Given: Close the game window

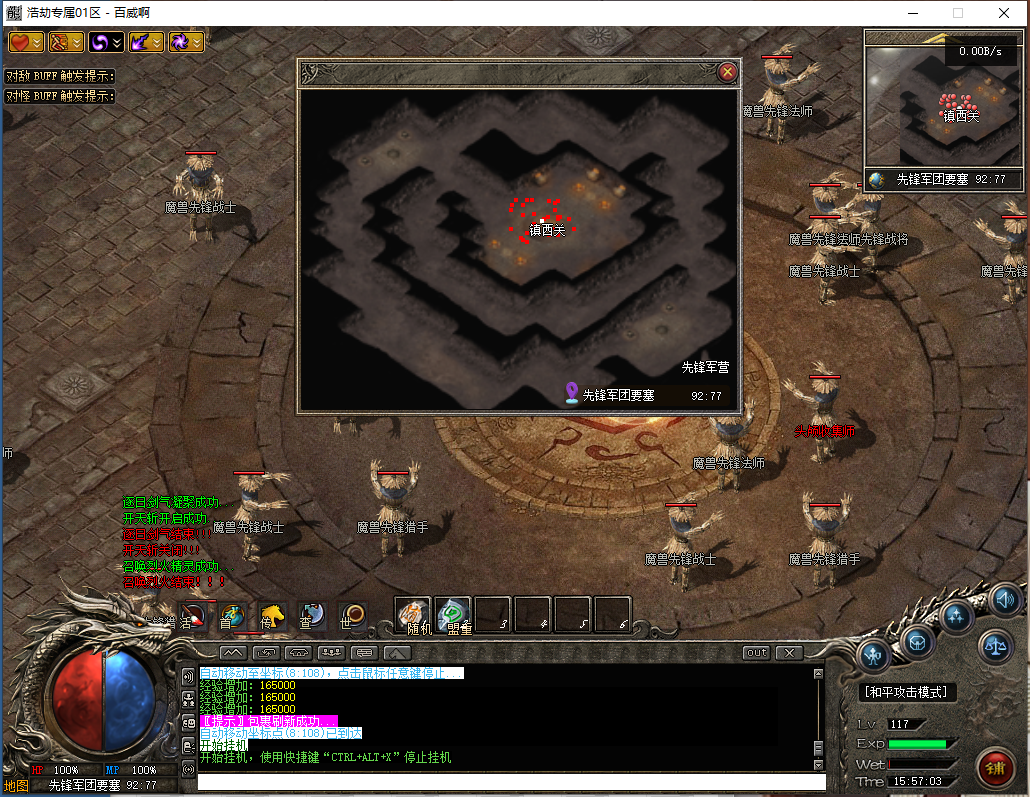Looking at the screenshot, I should 1004,13.
